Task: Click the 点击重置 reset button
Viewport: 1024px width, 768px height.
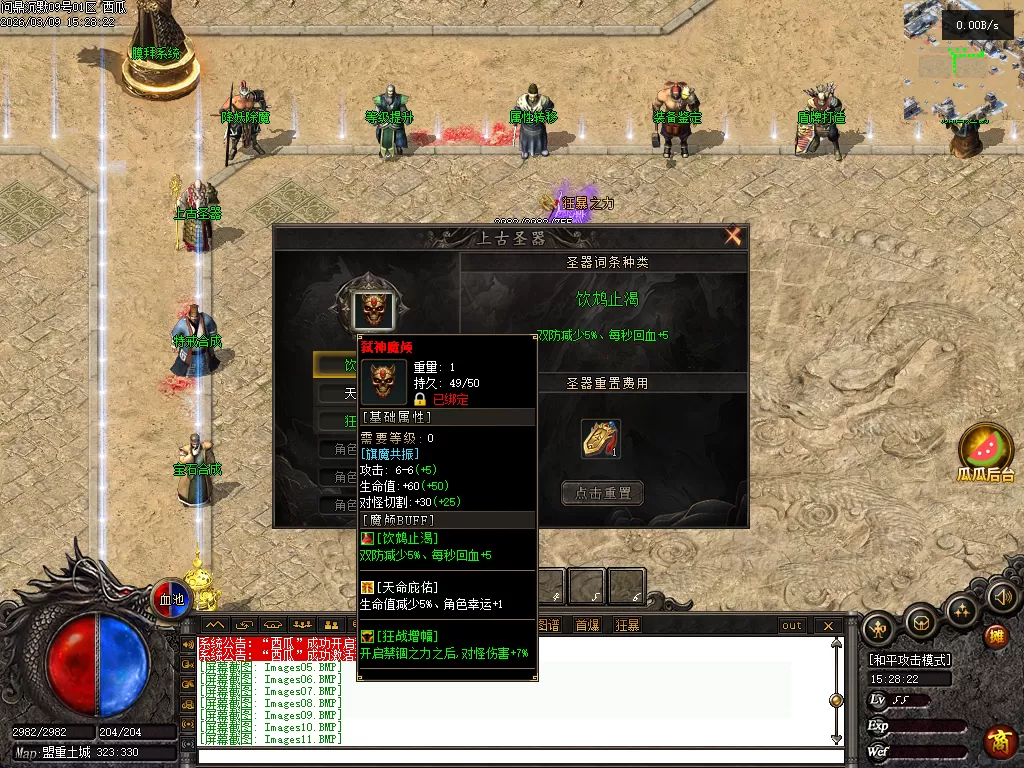Action: coord(602,493)
